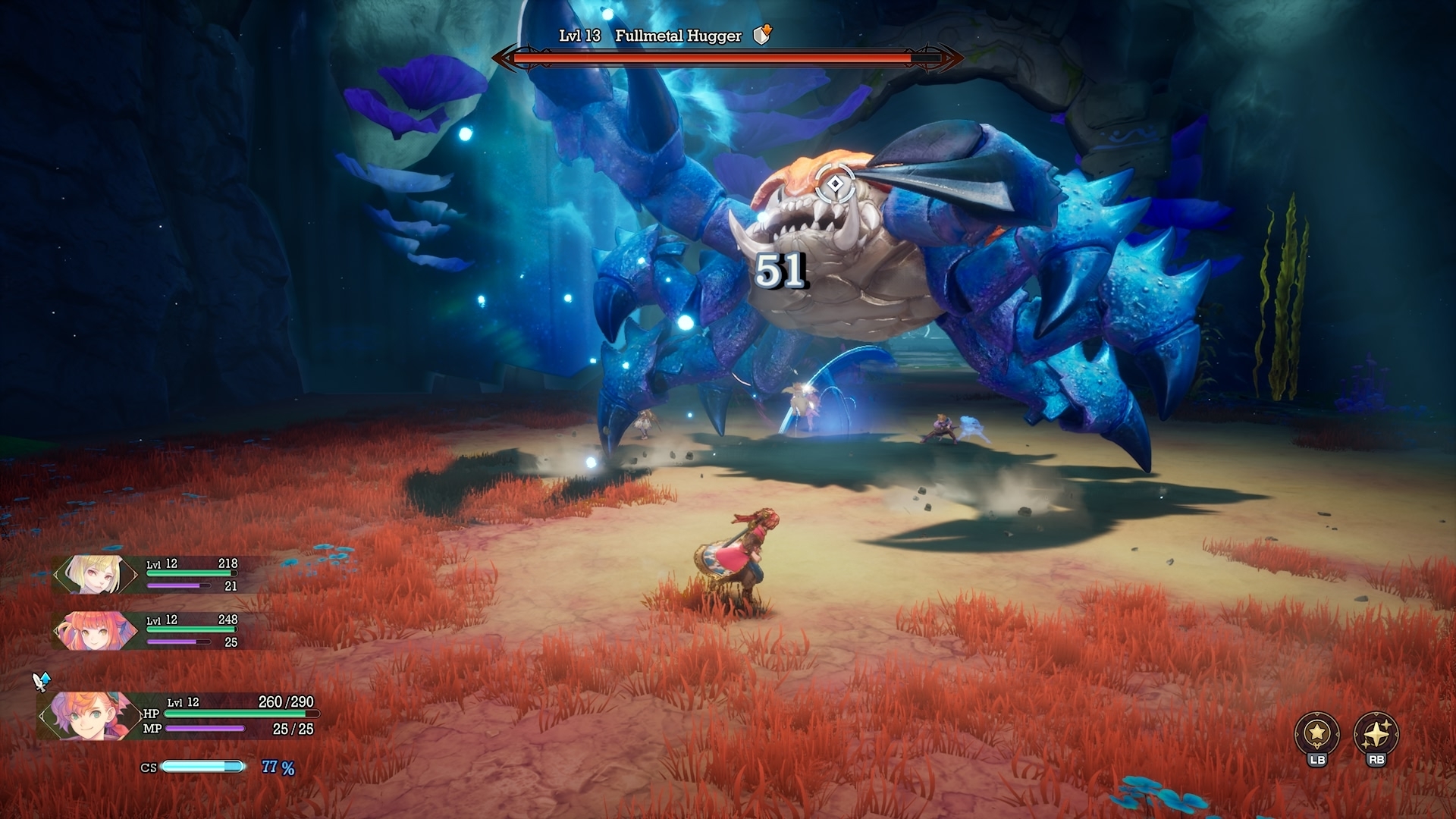The width and height of the screenshot is (1456, 819).
Task: Click the shield icon beside Fullmetal Hugger's name
Action: (x=762, y=35)
